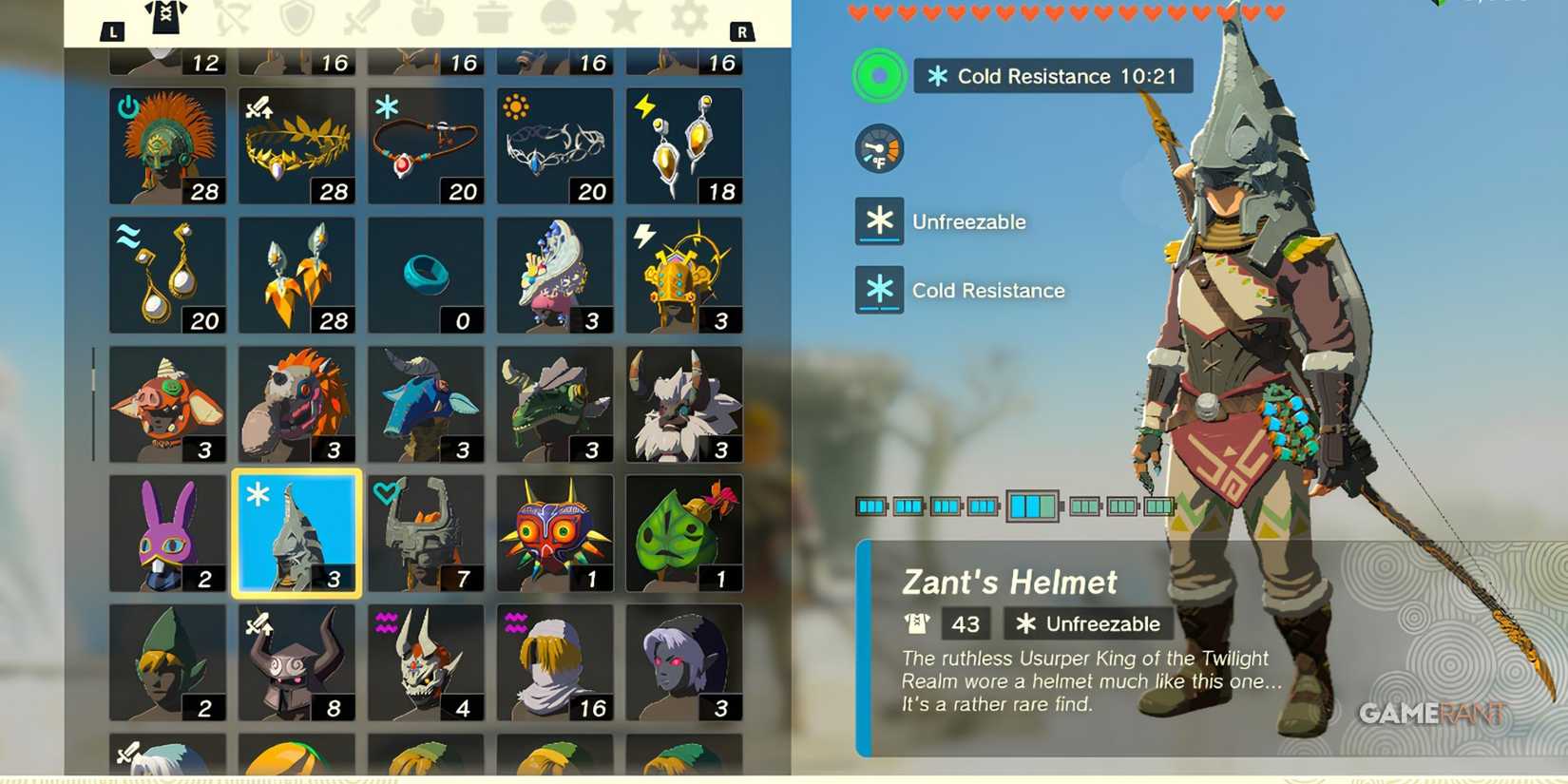
Task: Open the system settings gear icon
Action: click(x=688, y=21)
